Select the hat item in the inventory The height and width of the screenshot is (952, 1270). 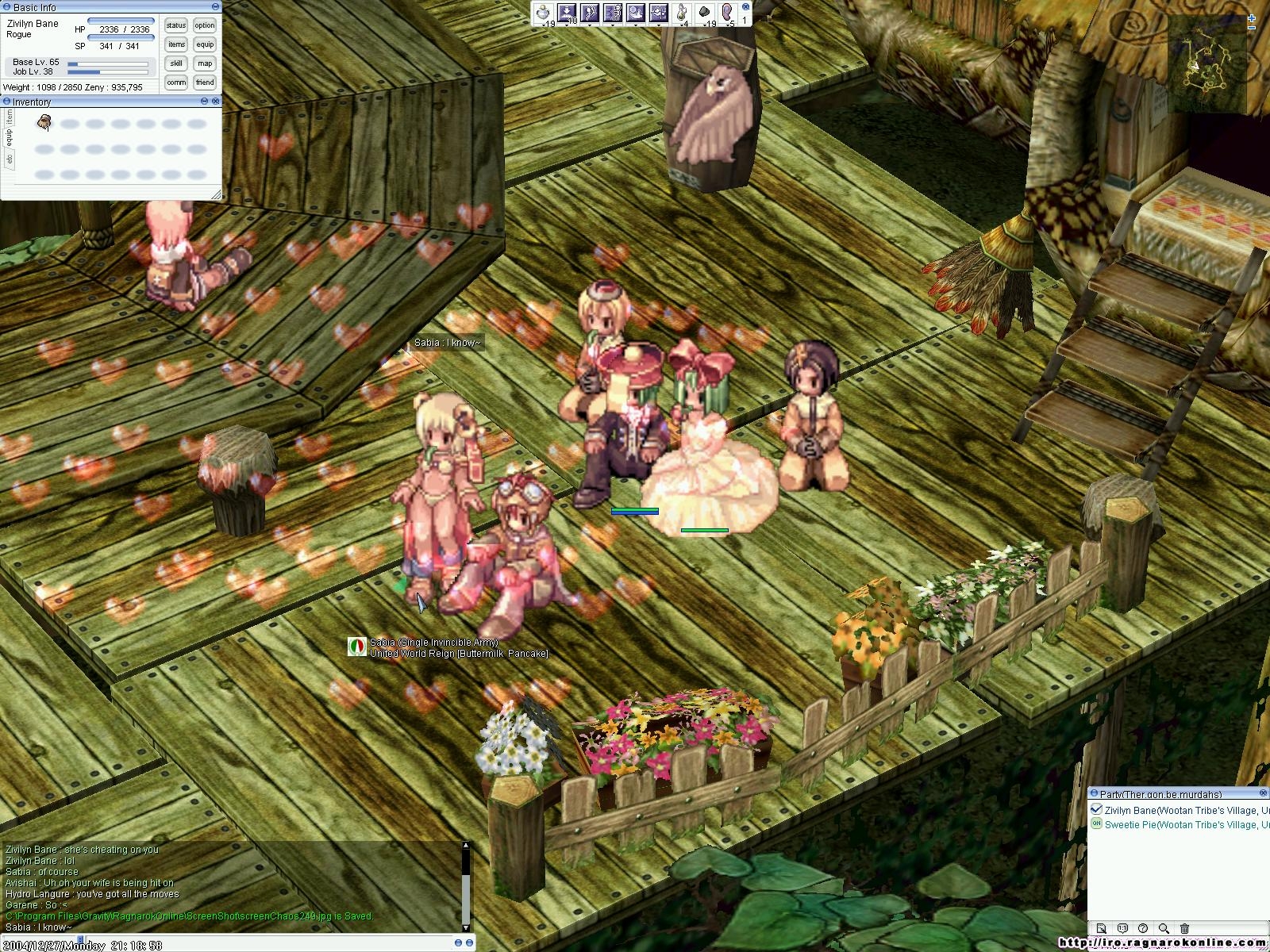[45, 122]
